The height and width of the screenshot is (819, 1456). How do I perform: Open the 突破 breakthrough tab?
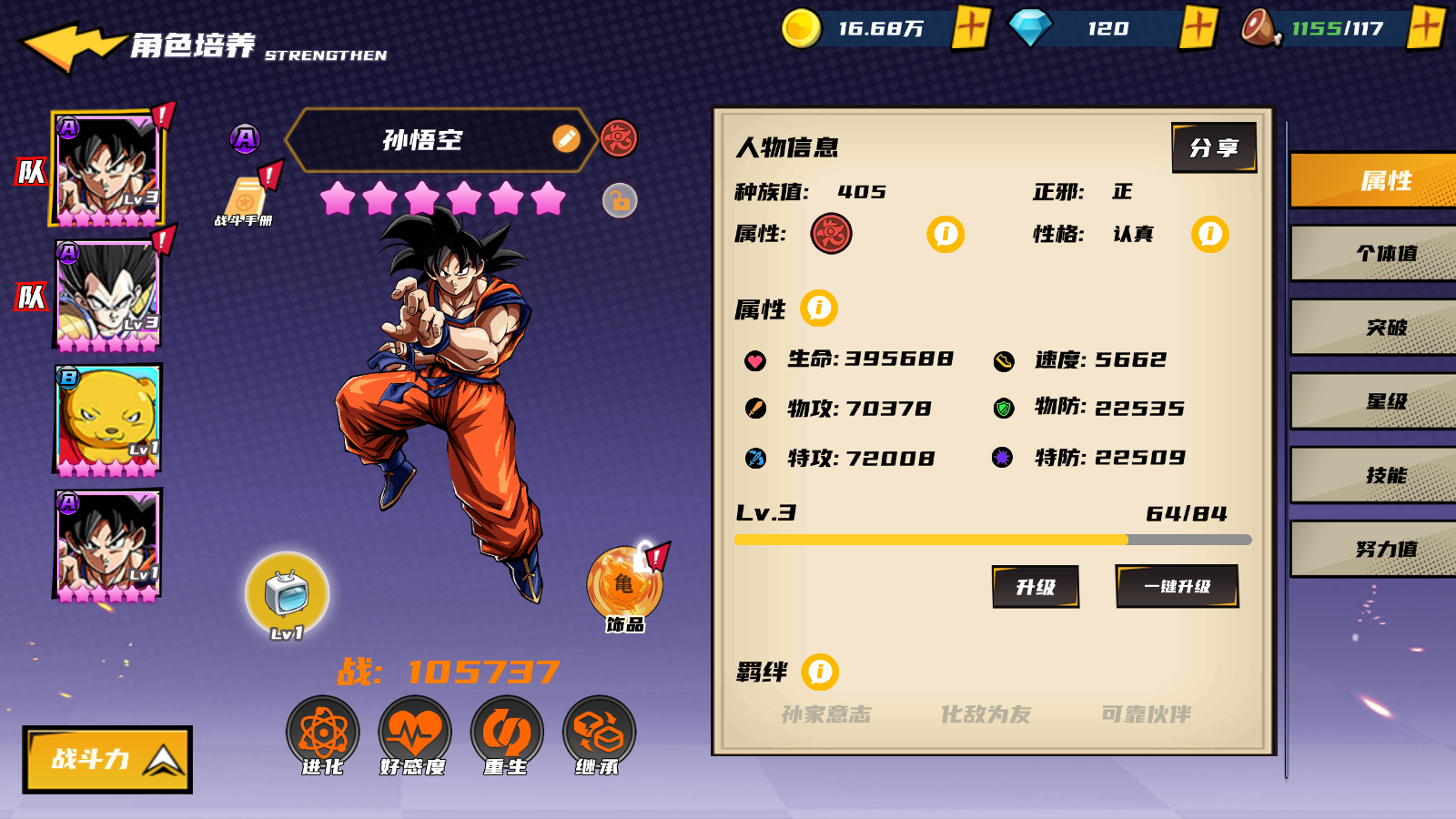click(1385, 328)
